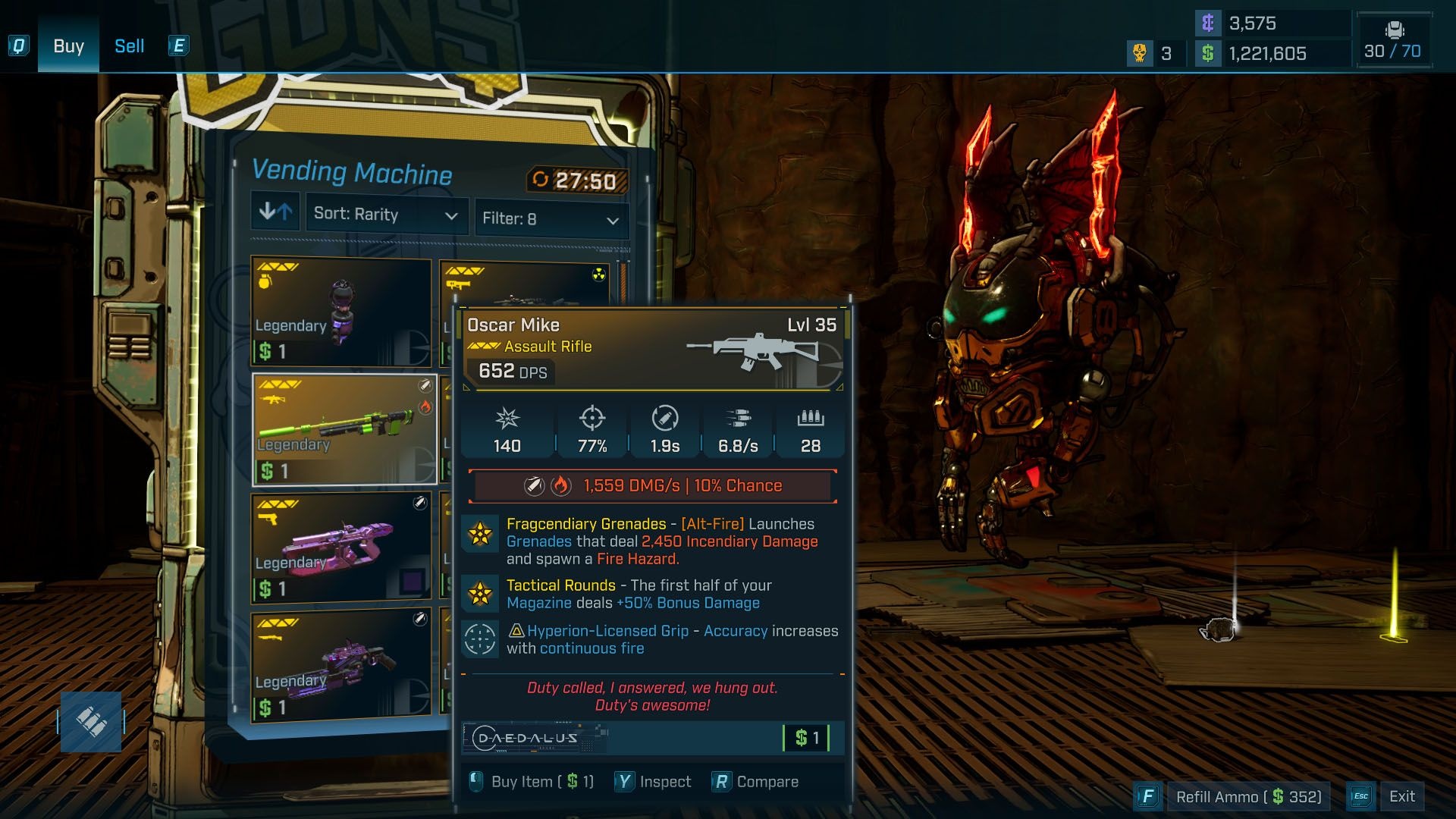Open the Sort: Rarity dropdown
The height and width of the screenshot is (819, 1456).
[386, 215]
